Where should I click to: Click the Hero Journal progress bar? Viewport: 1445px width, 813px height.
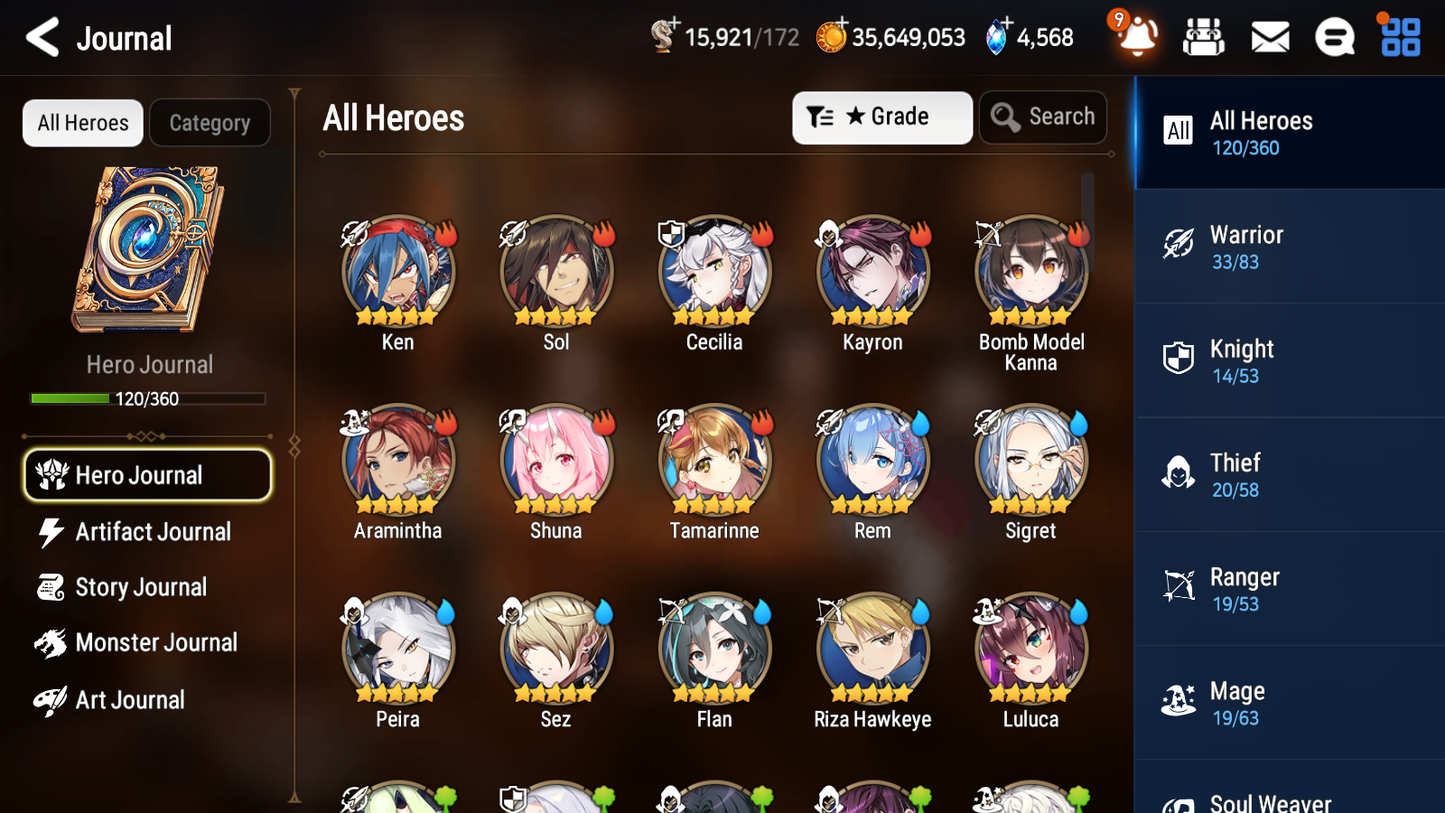point(148,398)
